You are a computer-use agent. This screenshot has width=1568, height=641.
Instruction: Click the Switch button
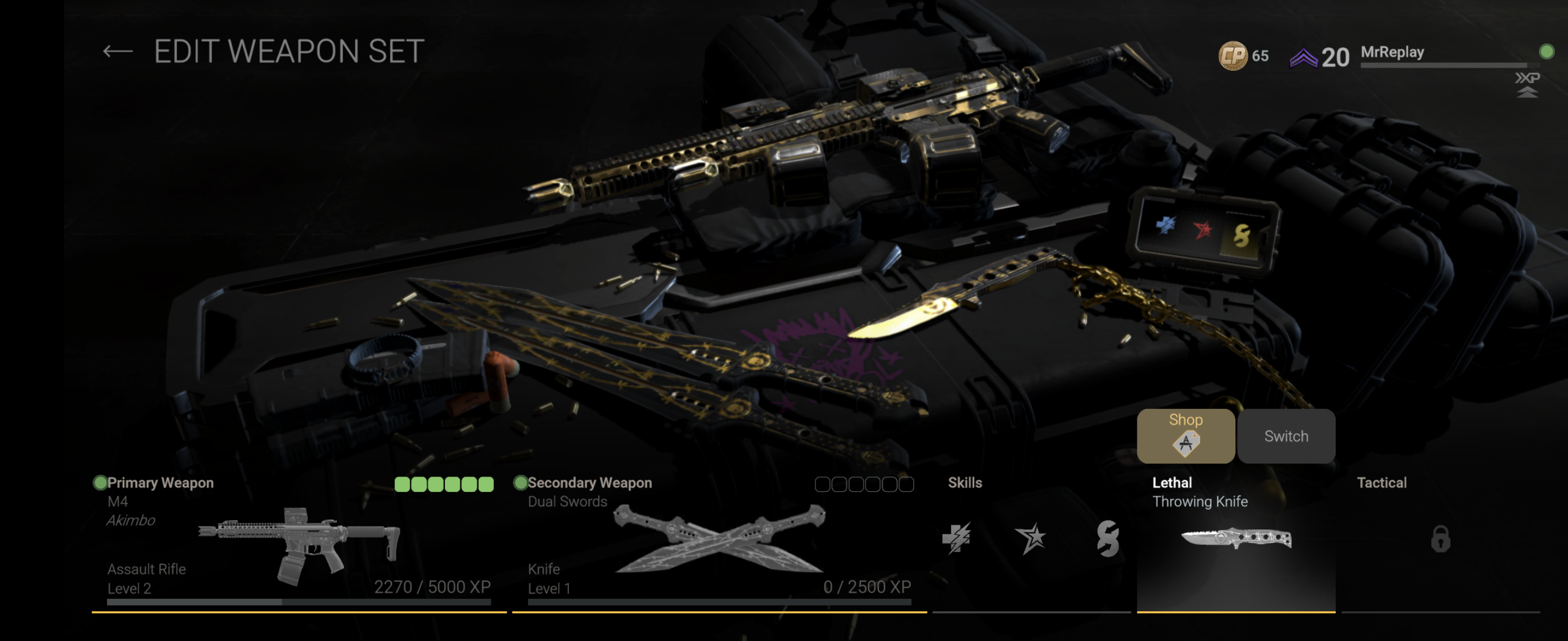coord(1285,436)
